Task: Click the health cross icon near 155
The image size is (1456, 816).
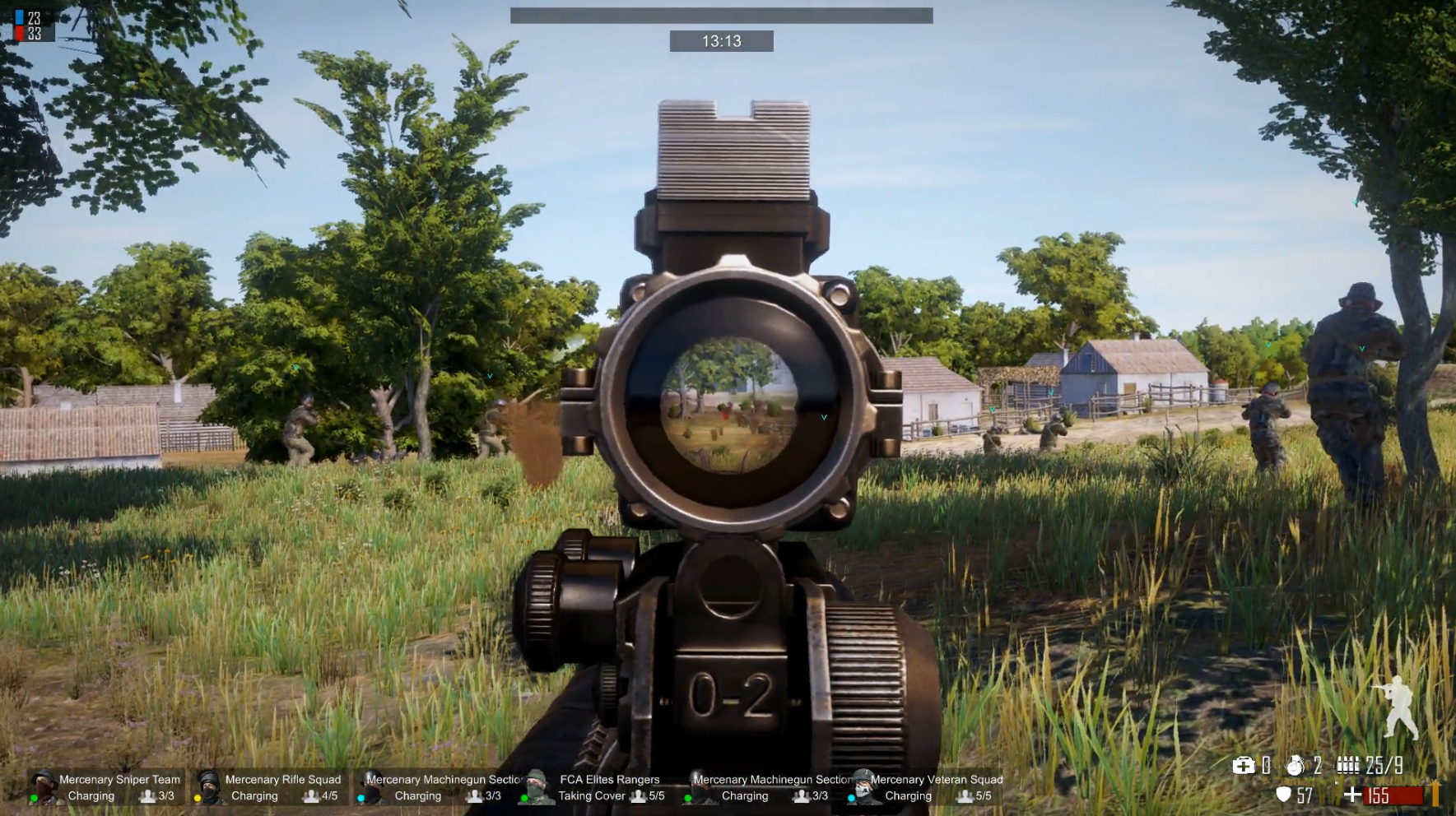Action: (x=1351, y=795)
